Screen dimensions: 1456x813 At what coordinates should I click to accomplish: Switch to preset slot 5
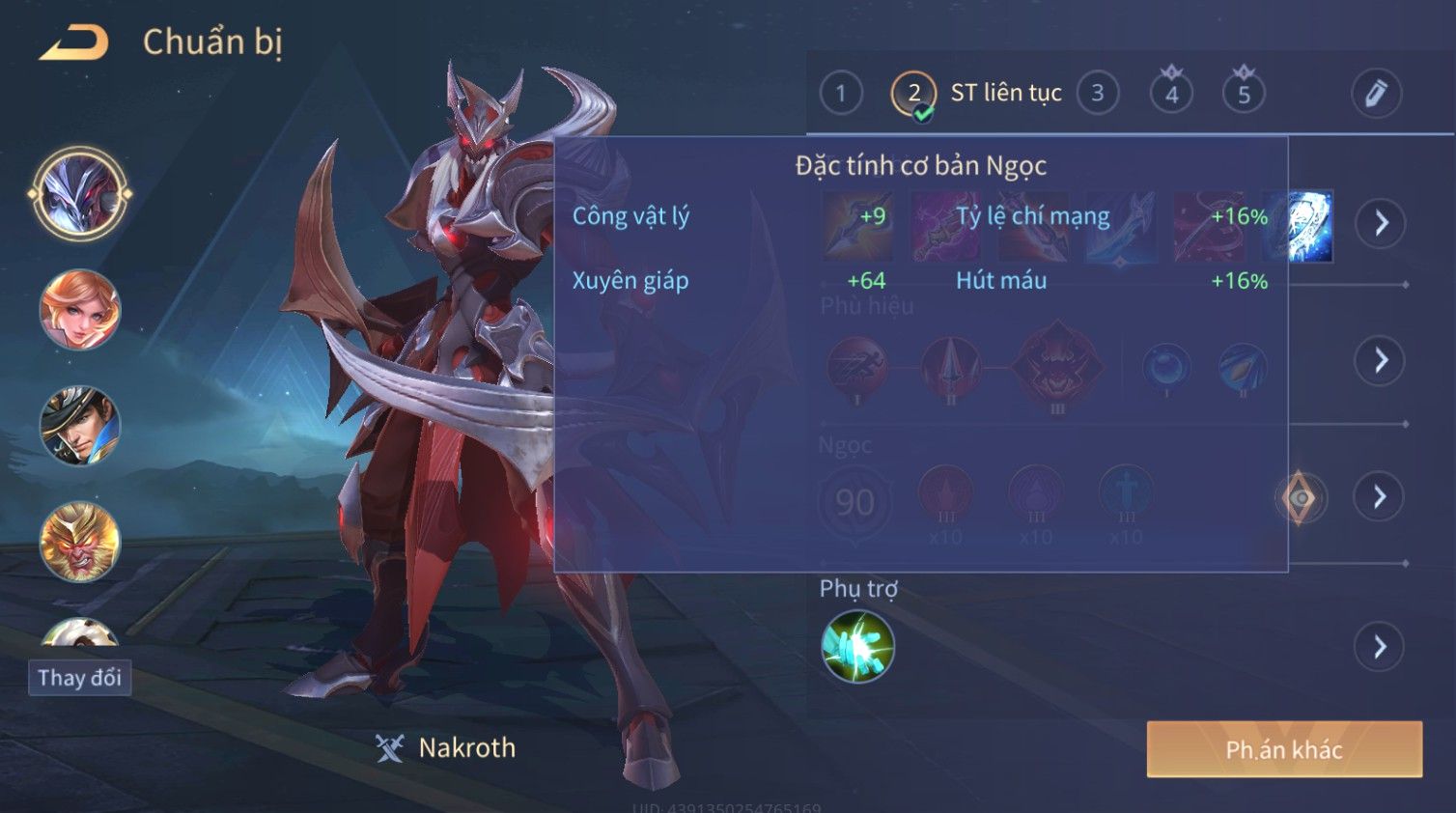coord(1244,94)
